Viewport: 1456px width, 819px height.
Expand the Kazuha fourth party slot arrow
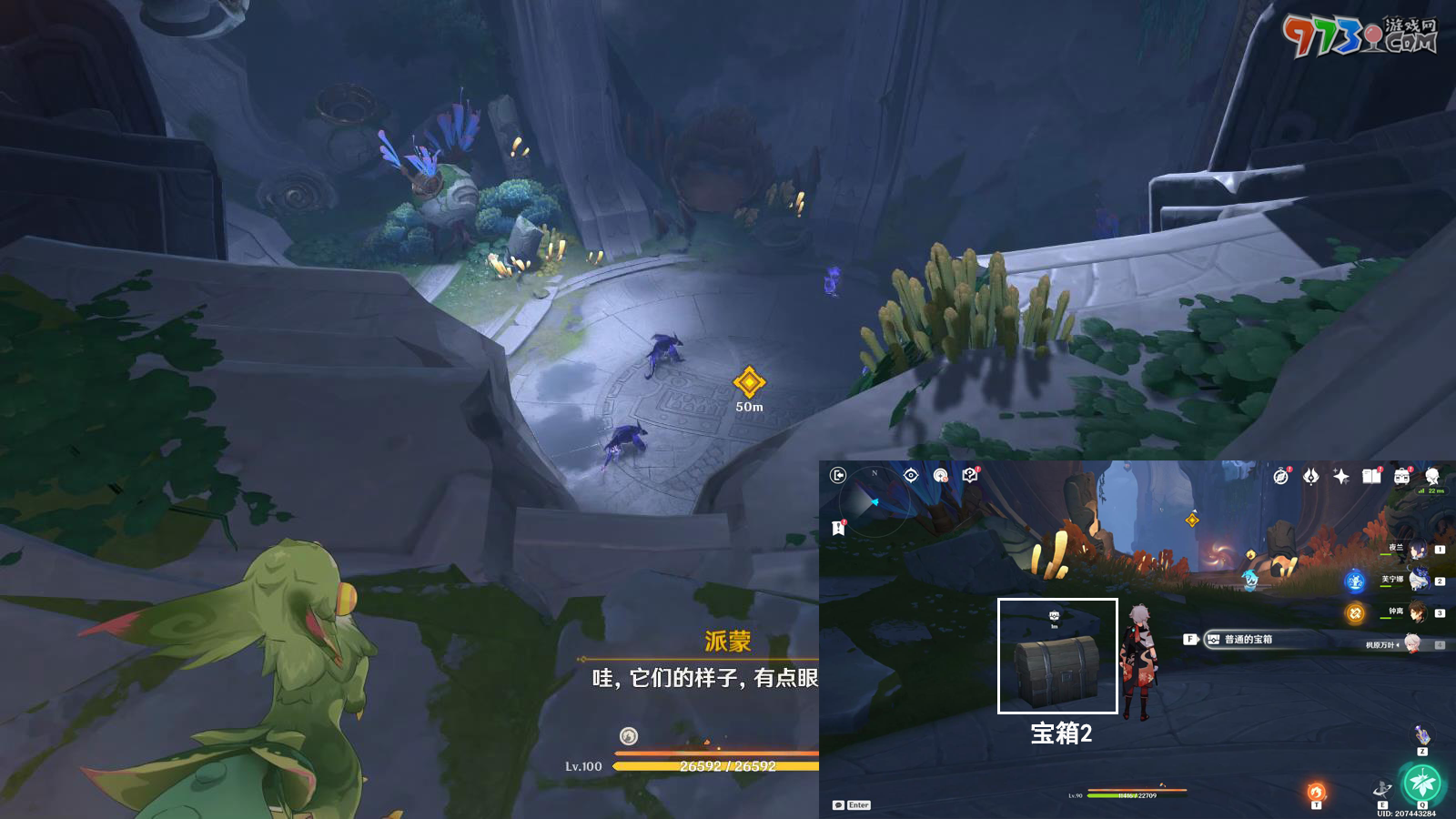(1398, 644)
